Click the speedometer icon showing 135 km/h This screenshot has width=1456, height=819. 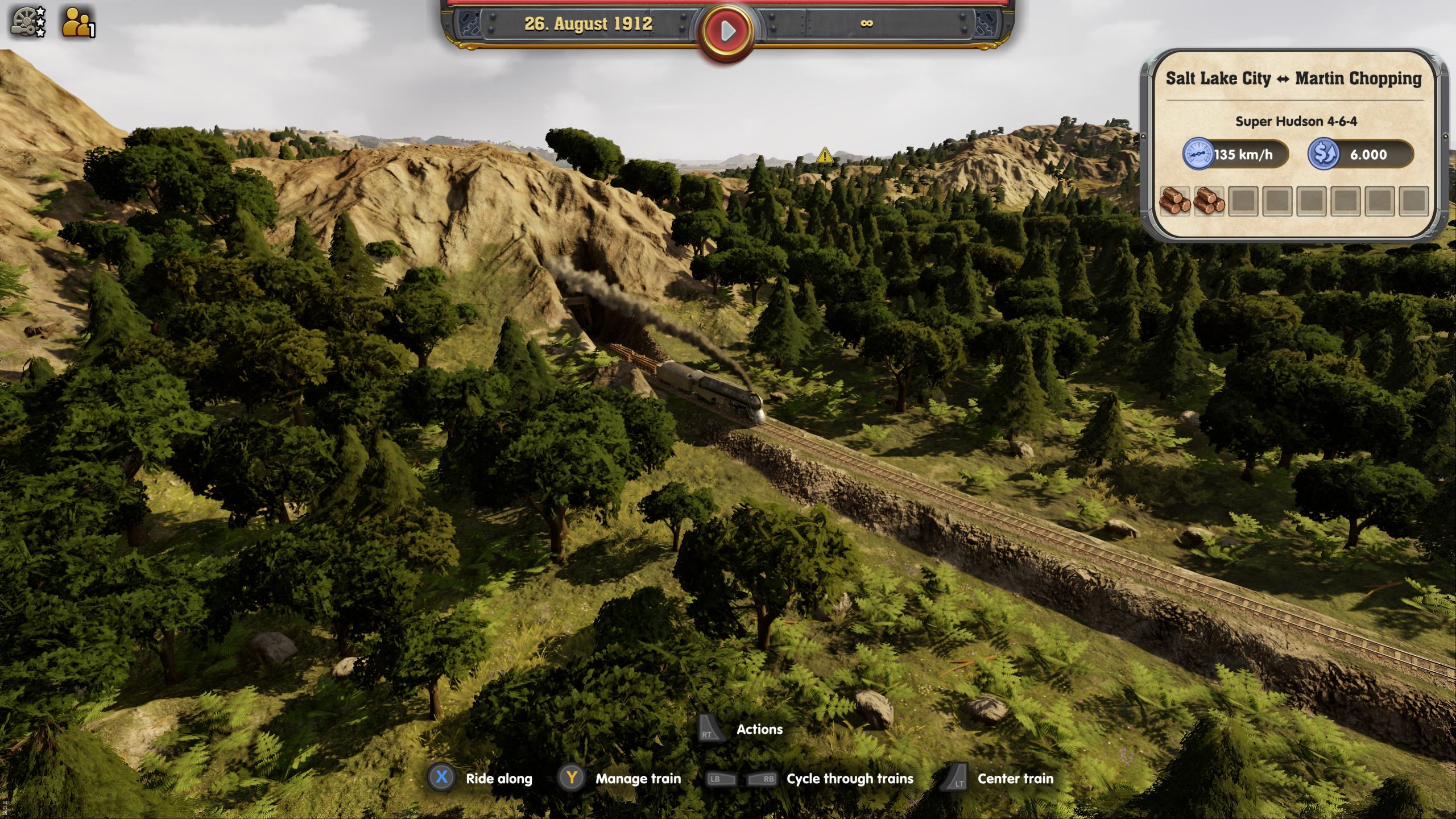(1199, 154)
